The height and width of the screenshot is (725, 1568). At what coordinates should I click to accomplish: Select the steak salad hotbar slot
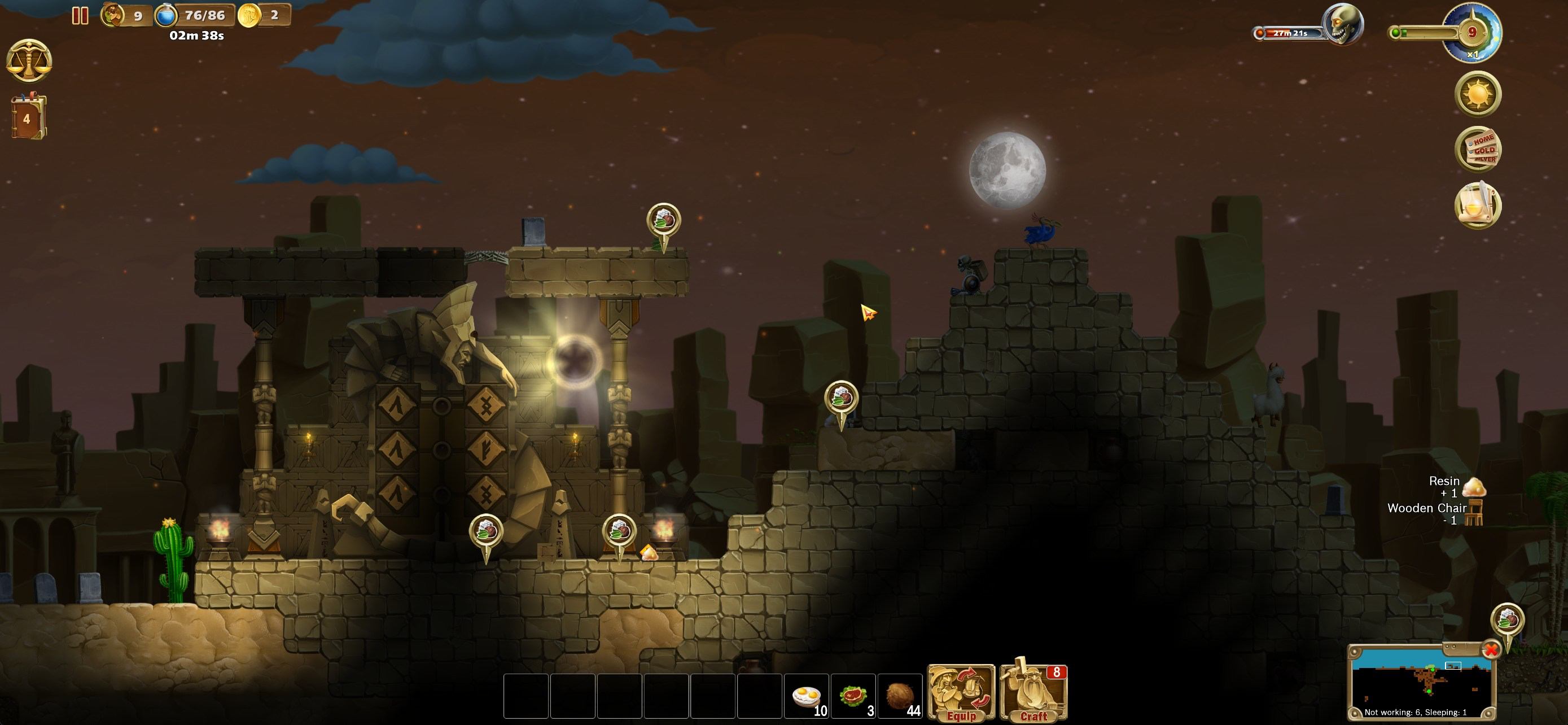(853, 696)
